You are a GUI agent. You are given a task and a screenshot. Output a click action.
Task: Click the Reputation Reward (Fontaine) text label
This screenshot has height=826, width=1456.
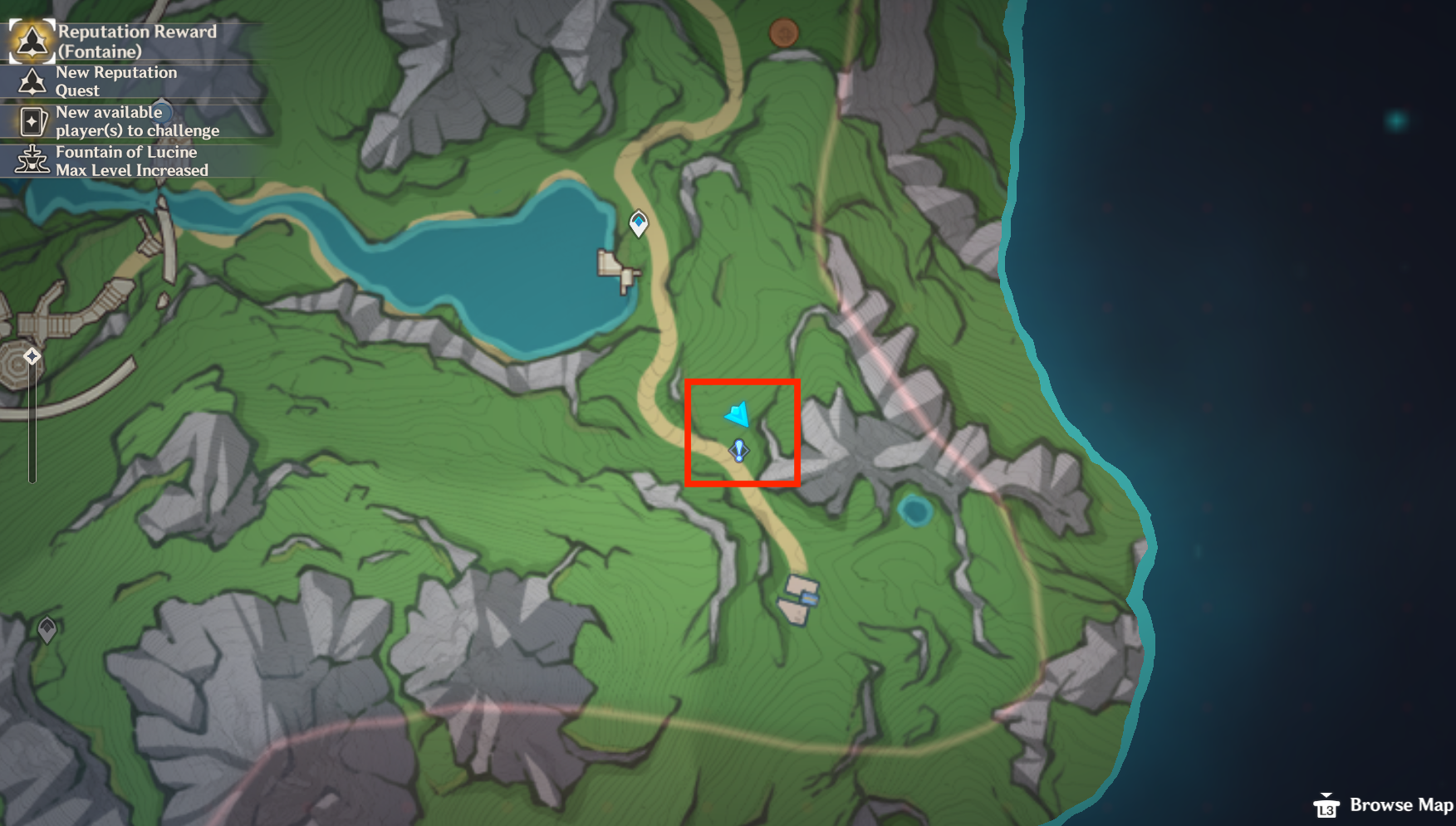135,40
